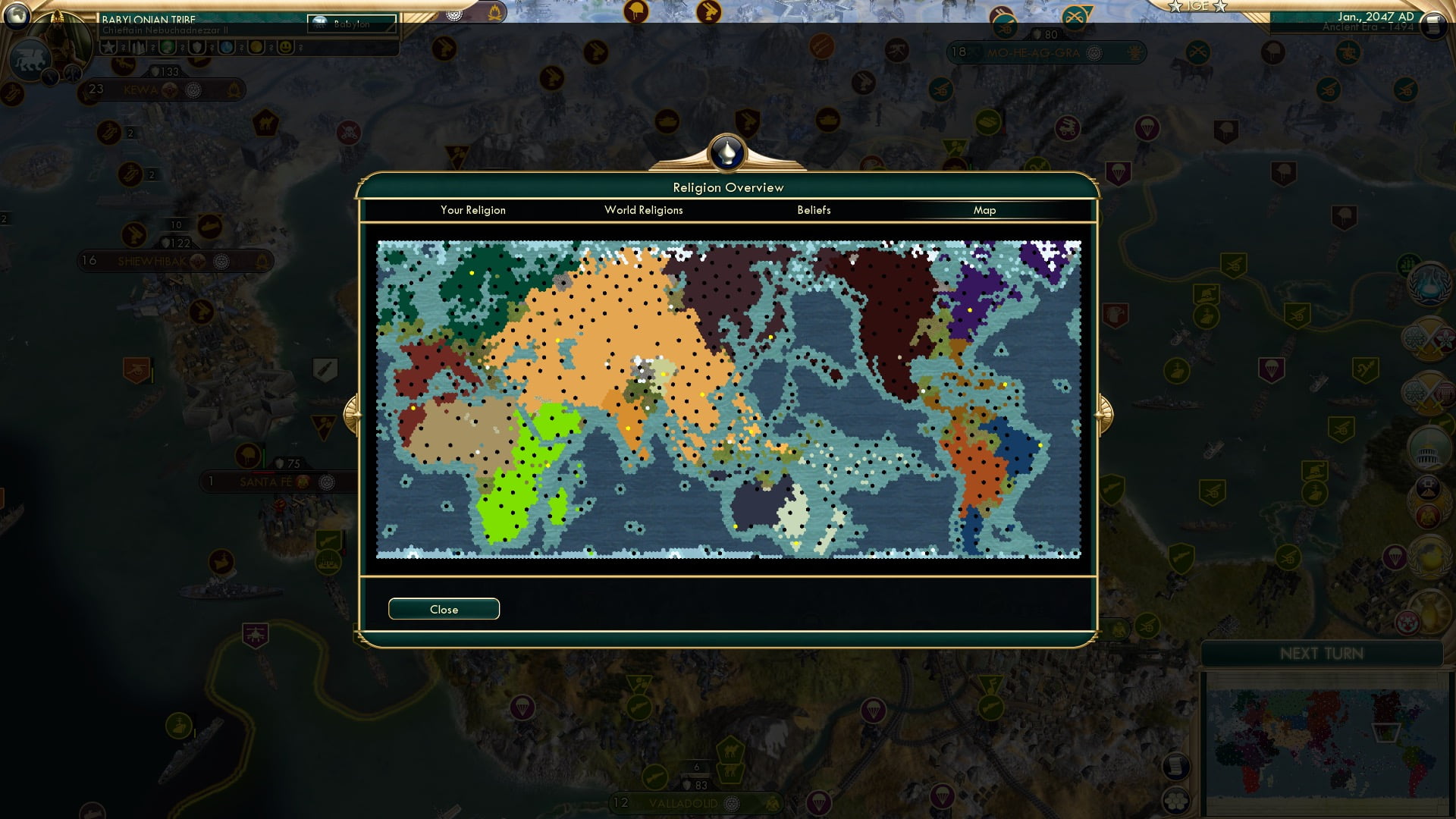Switch to the Beliefs tab

point(814,210)
